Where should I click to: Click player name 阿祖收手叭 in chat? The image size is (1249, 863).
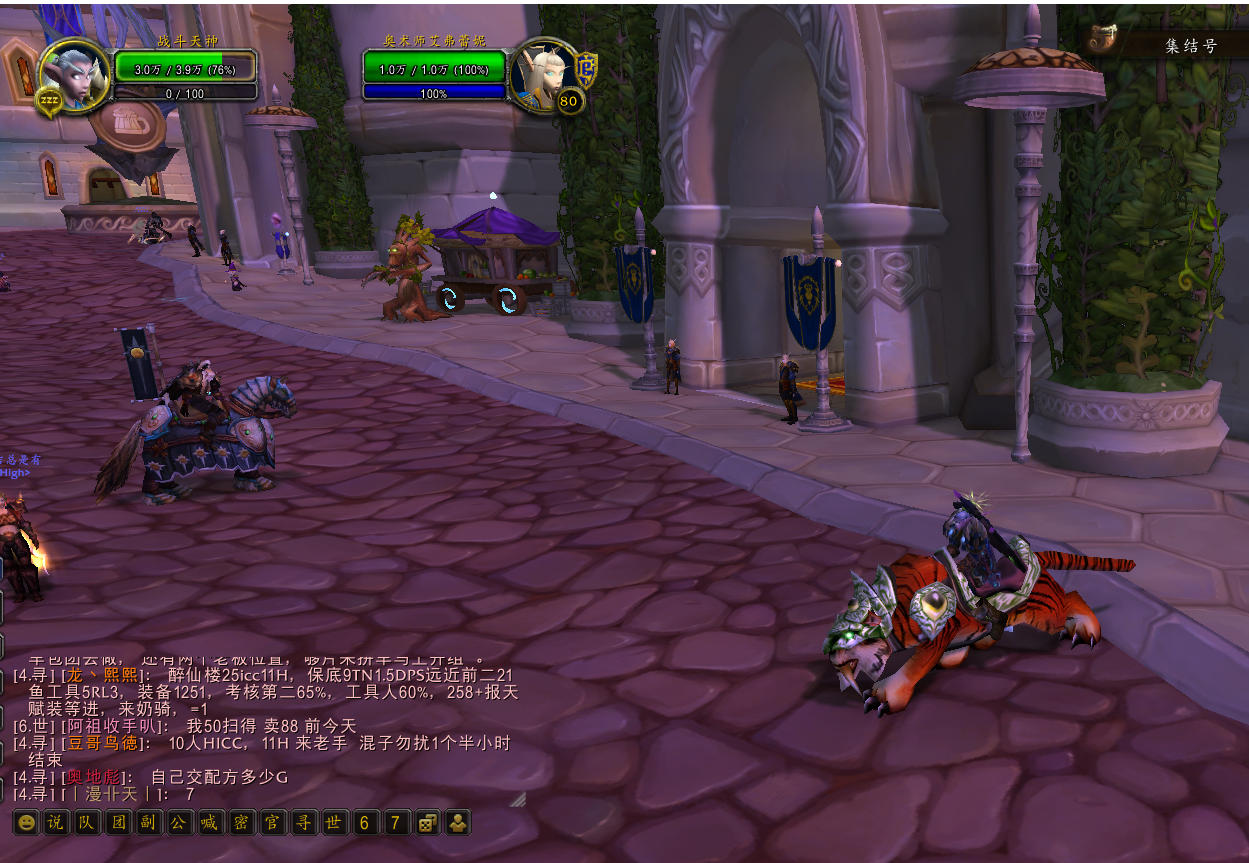tap(110, 726)
